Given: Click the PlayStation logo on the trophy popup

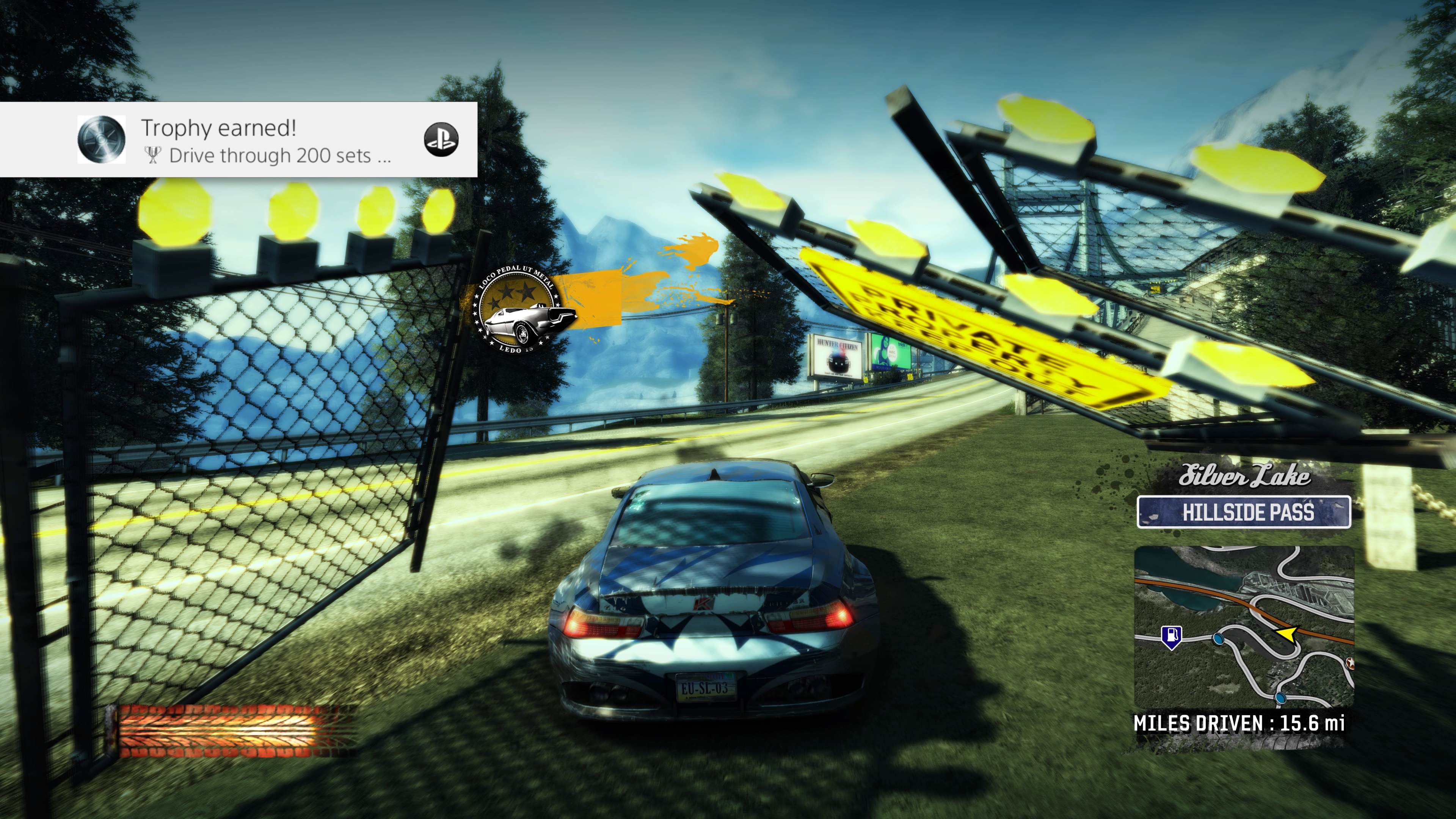Looking at the screenshot, I should pos(441,140).
